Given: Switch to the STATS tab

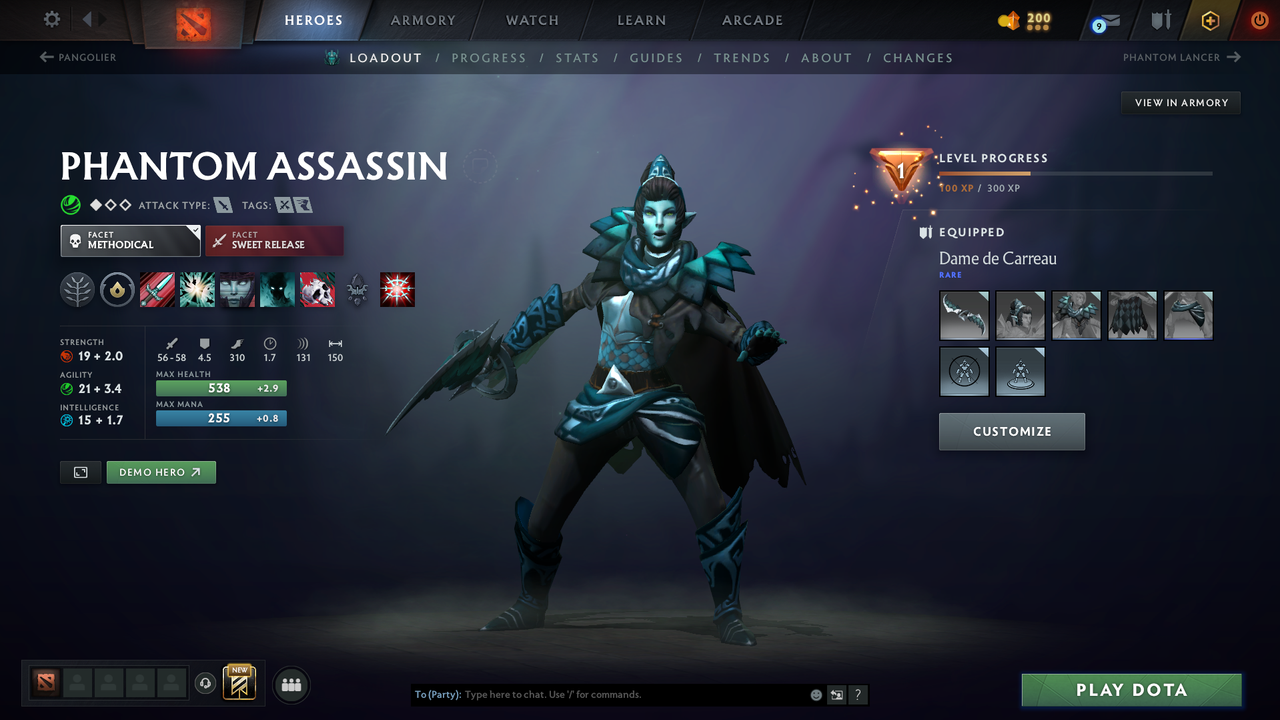Looking at the screenshot, I should (577, 58).
